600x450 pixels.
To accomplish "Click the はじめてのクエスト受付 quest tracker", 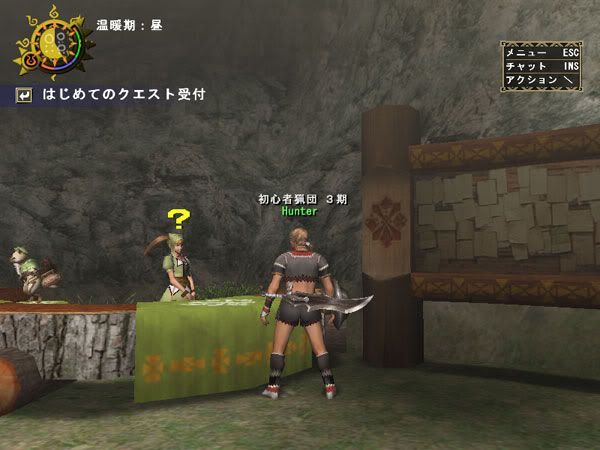I will pyautogui.click(x=123, y=95).
